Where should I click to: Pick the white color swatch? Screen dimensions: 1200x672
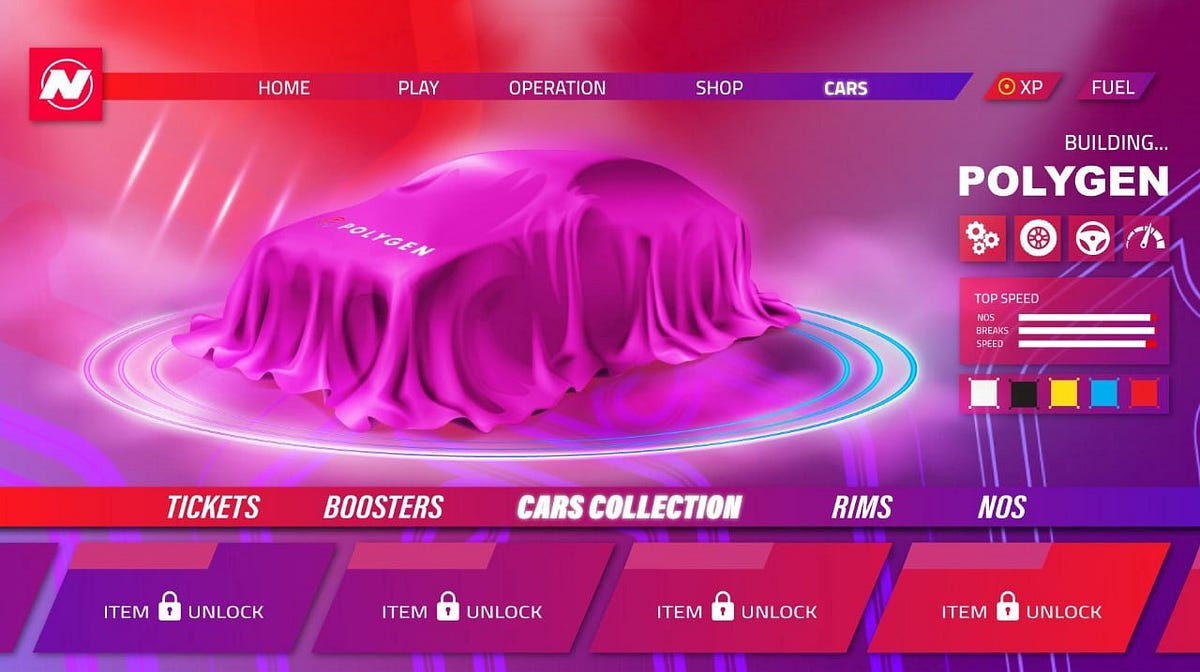[x=985, y=394]
